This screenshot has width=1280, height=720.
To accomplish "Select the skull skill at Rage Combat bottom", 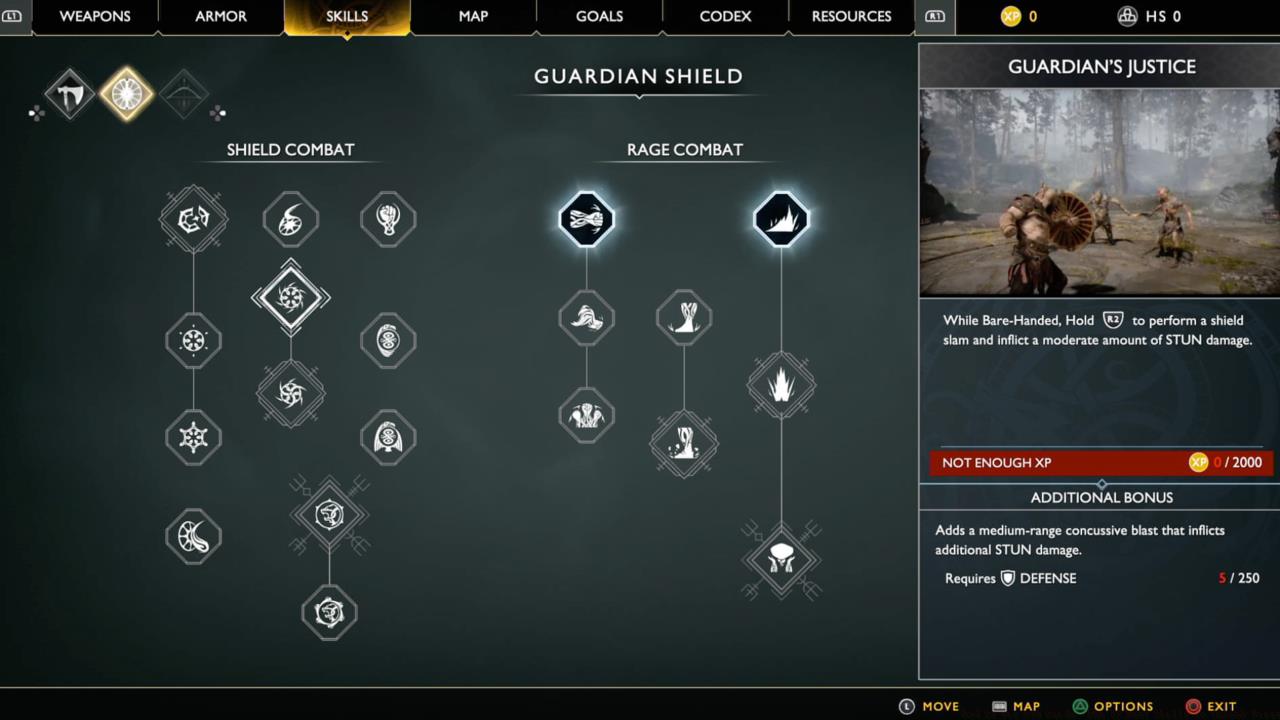I will coord(781,560).
